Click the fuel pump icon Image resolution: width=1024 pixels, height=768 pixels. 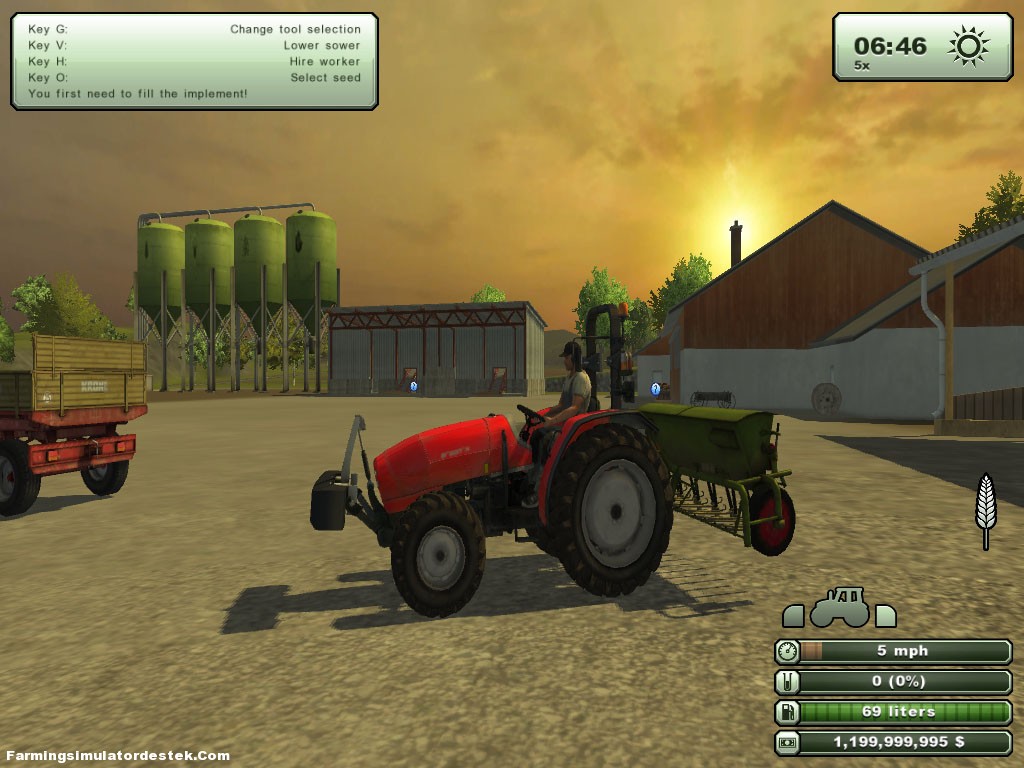click(788, 713)
